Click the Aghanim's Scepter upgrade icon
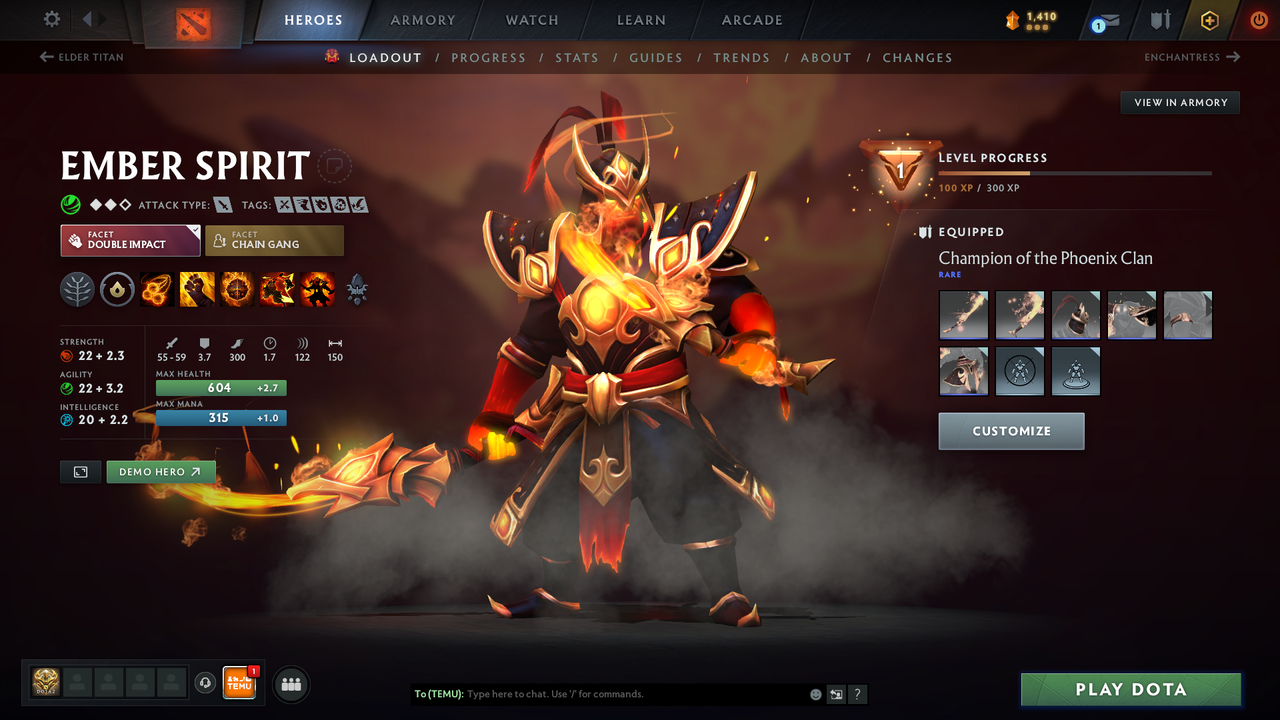Image resolution: width=1280 pixels, height=720 pixels. tap(357, 289)
